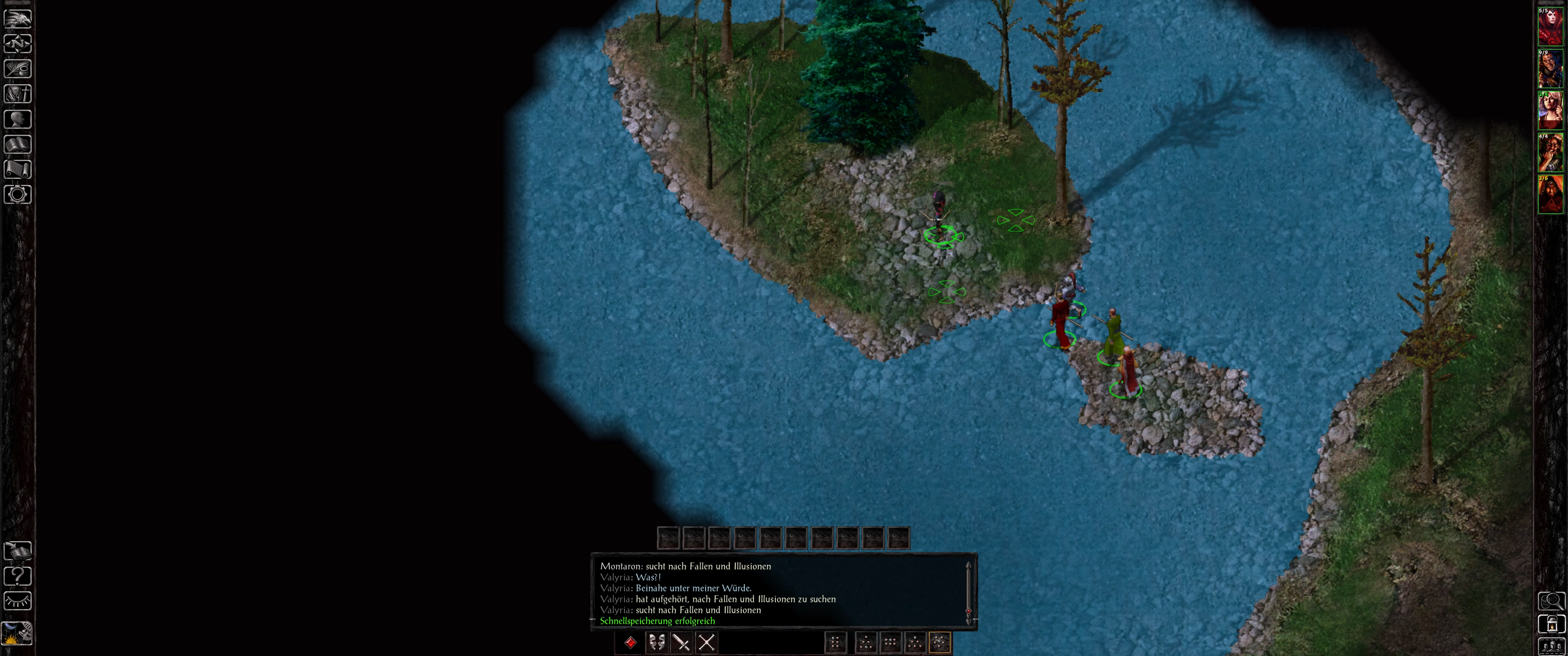Open the area map with compass icon
This screenshot has width=1568, height=656.
pyautogui.click(x=18, y=44)
